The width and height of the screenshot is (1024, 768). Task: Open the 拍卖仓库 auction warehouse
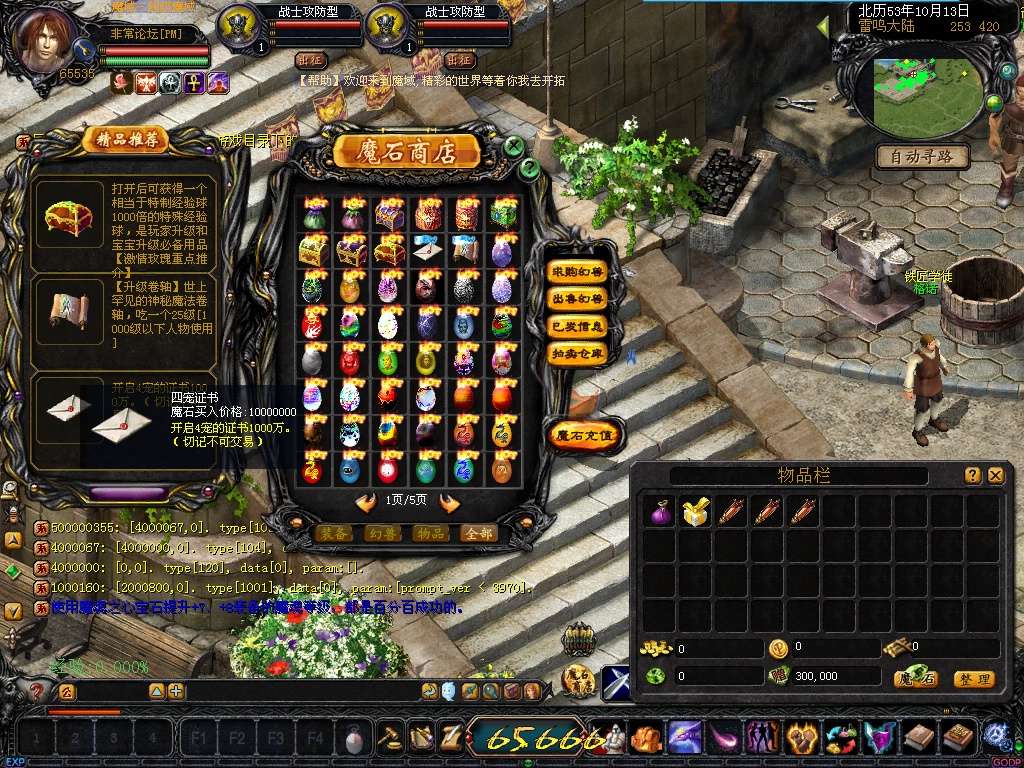[578, 353]
